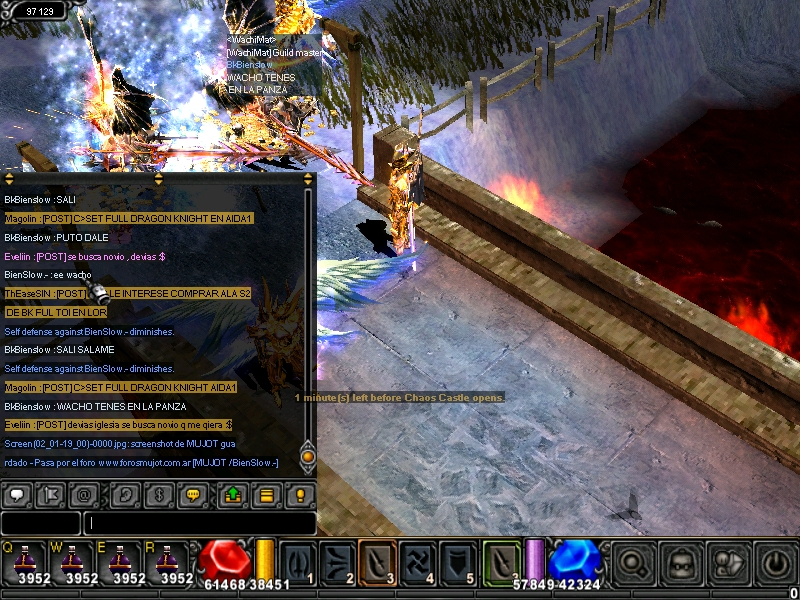Image resolution: width=800 pixels, height=600 pixels.
Task: Focus the chat message input field
Action: 200,523
